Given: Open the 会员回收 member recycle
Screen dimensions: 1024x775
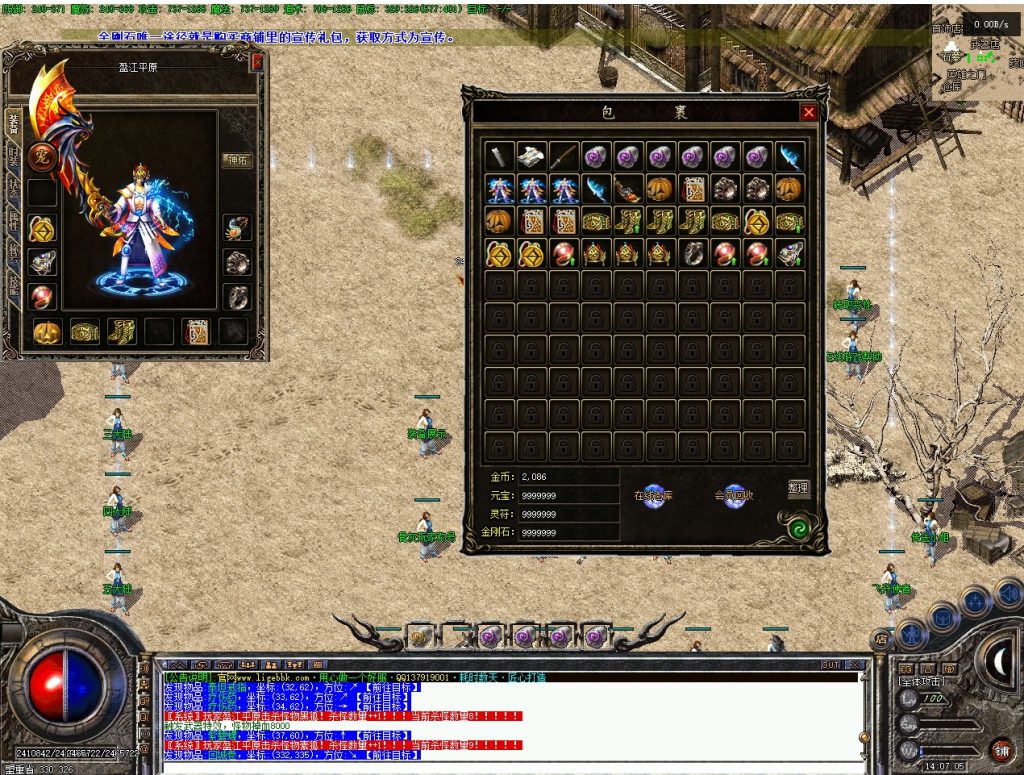Looking at the screenshot, I should click(735, 496).
